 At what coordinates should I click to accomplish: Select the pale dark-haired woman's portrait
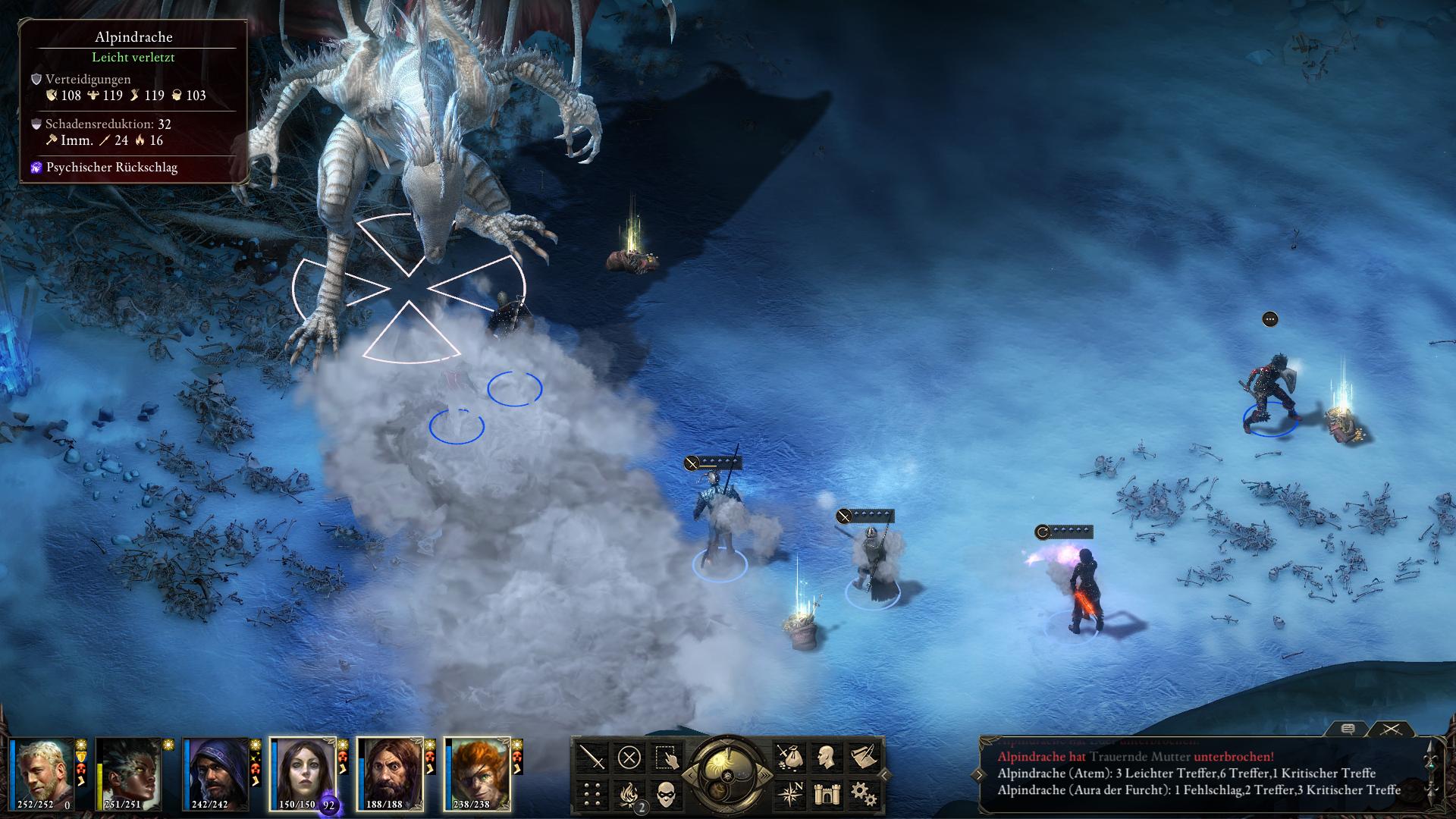tap(302, 772)
